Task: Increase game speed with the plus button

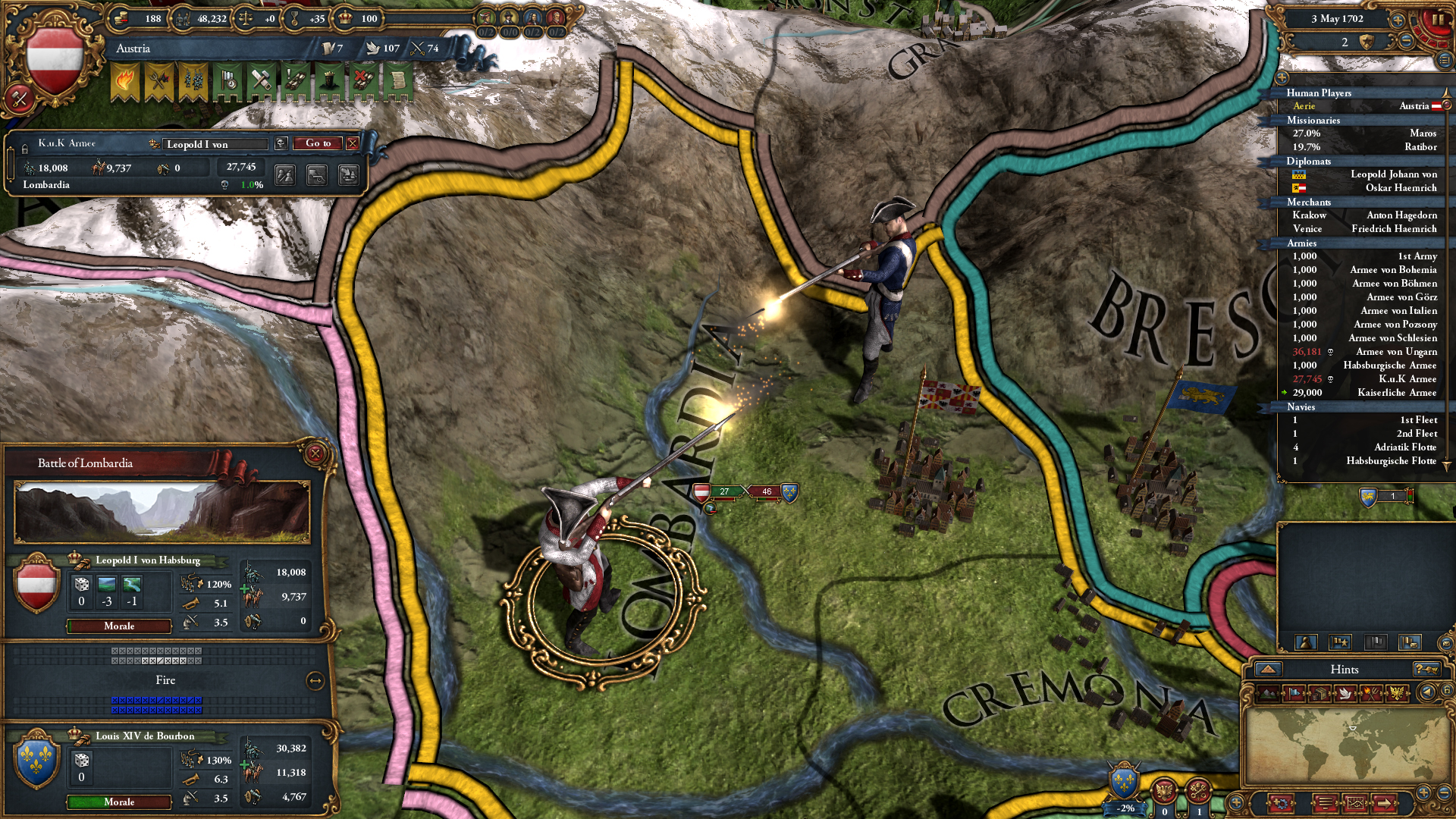Action: click(x=1398, y=21)
